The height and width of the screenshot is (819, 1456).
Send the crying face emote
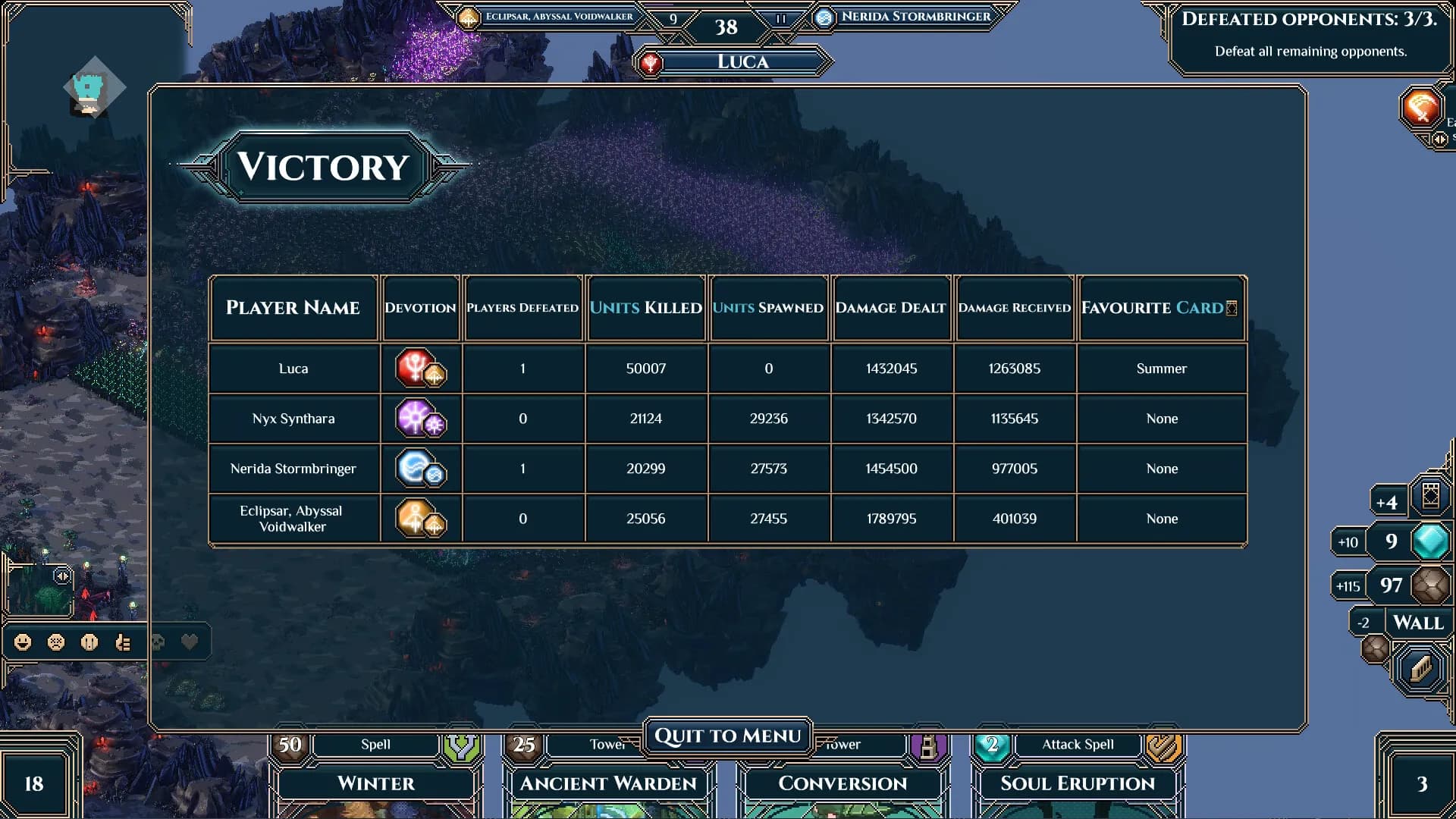(x=89, y=643)
